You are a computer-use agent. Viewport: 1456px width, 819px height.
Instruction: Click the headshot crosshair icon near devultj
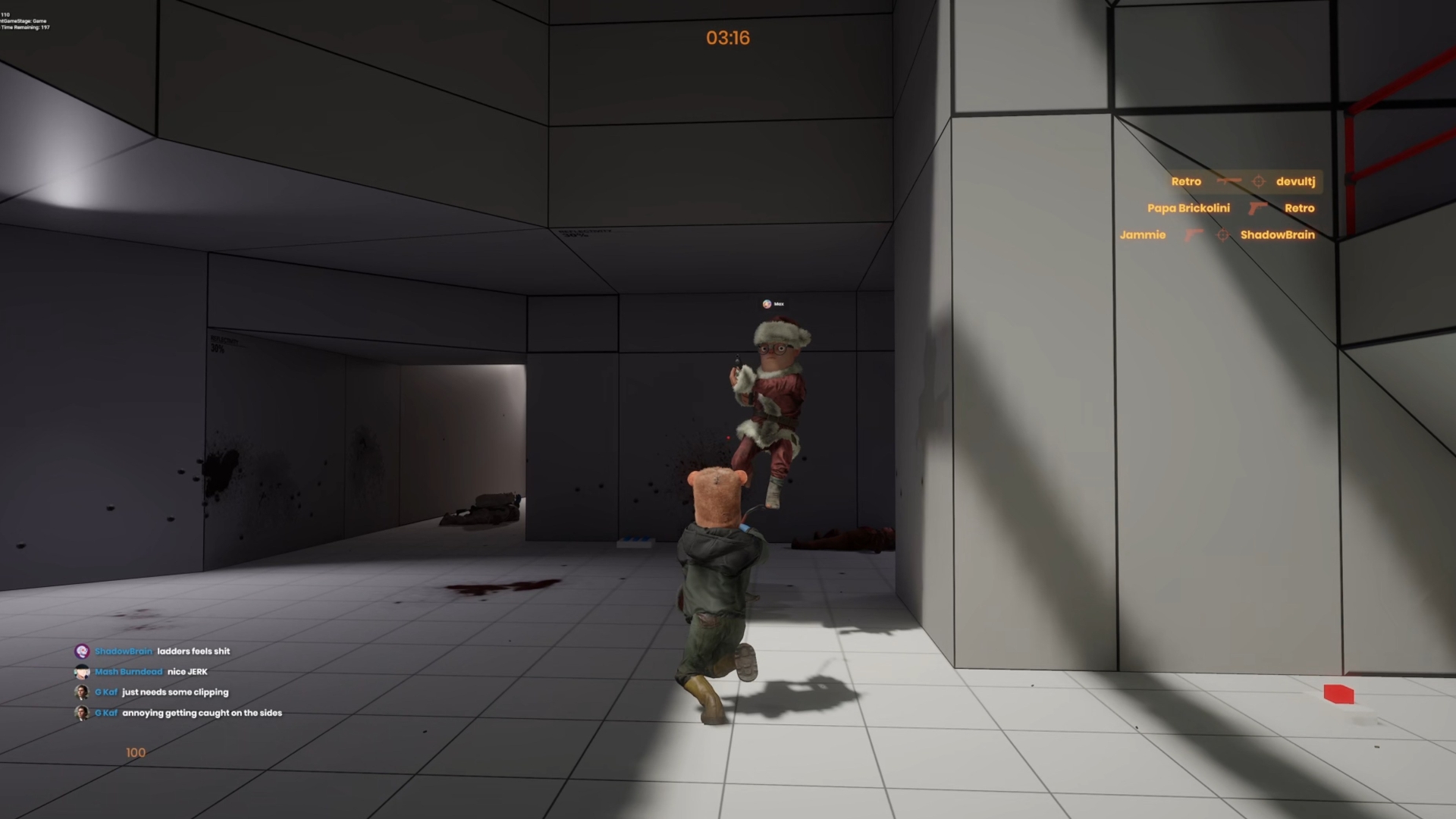tap(1260, 181)
